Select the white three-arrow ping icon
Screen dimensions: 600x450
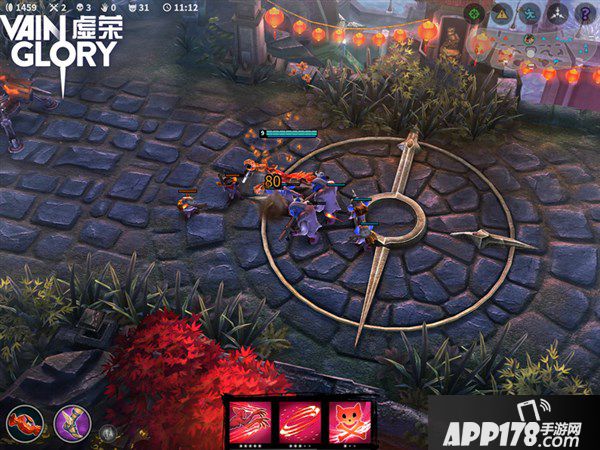point(558,13)
